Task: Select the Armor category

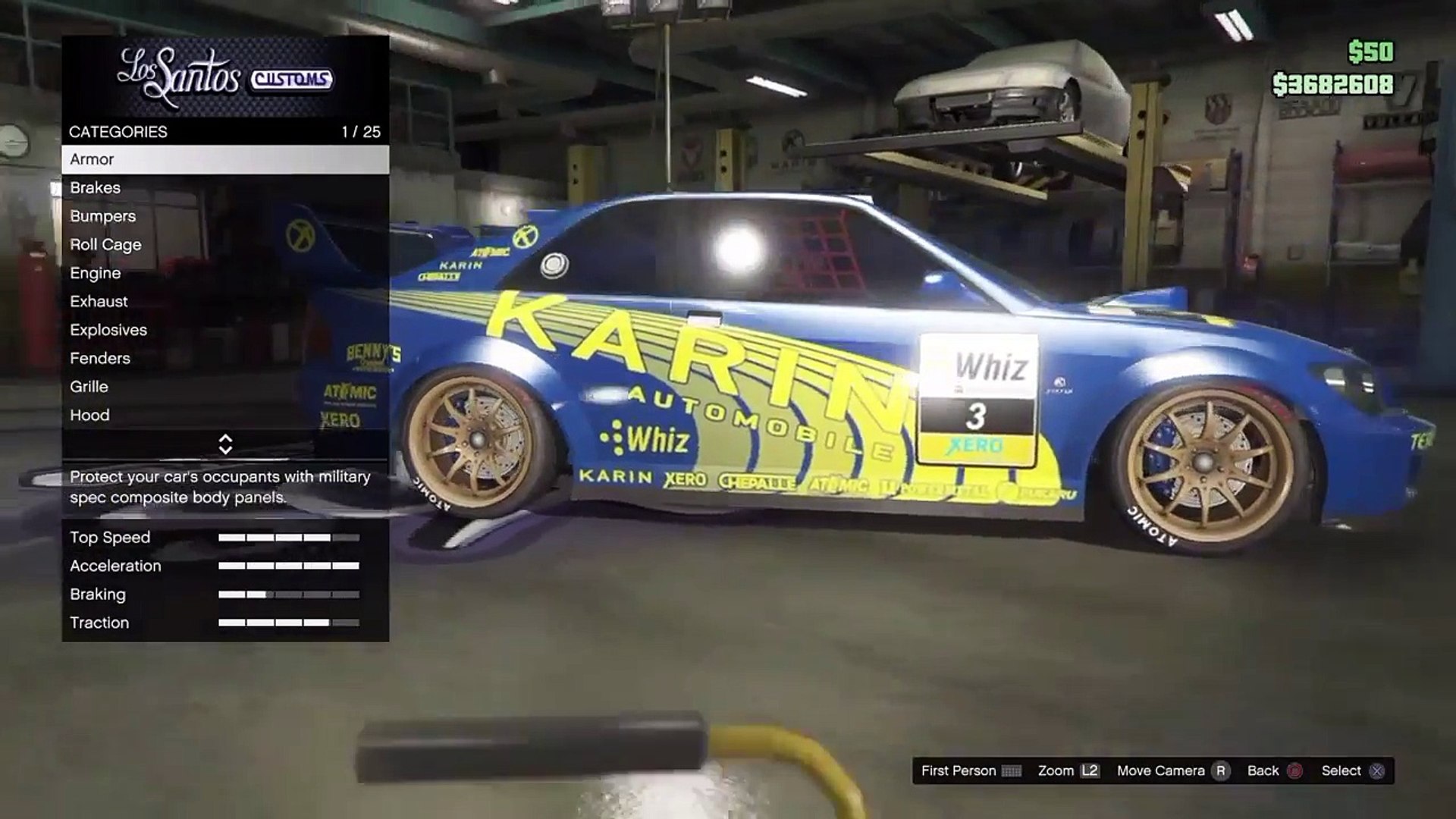Action: click(x=224, y=159)
